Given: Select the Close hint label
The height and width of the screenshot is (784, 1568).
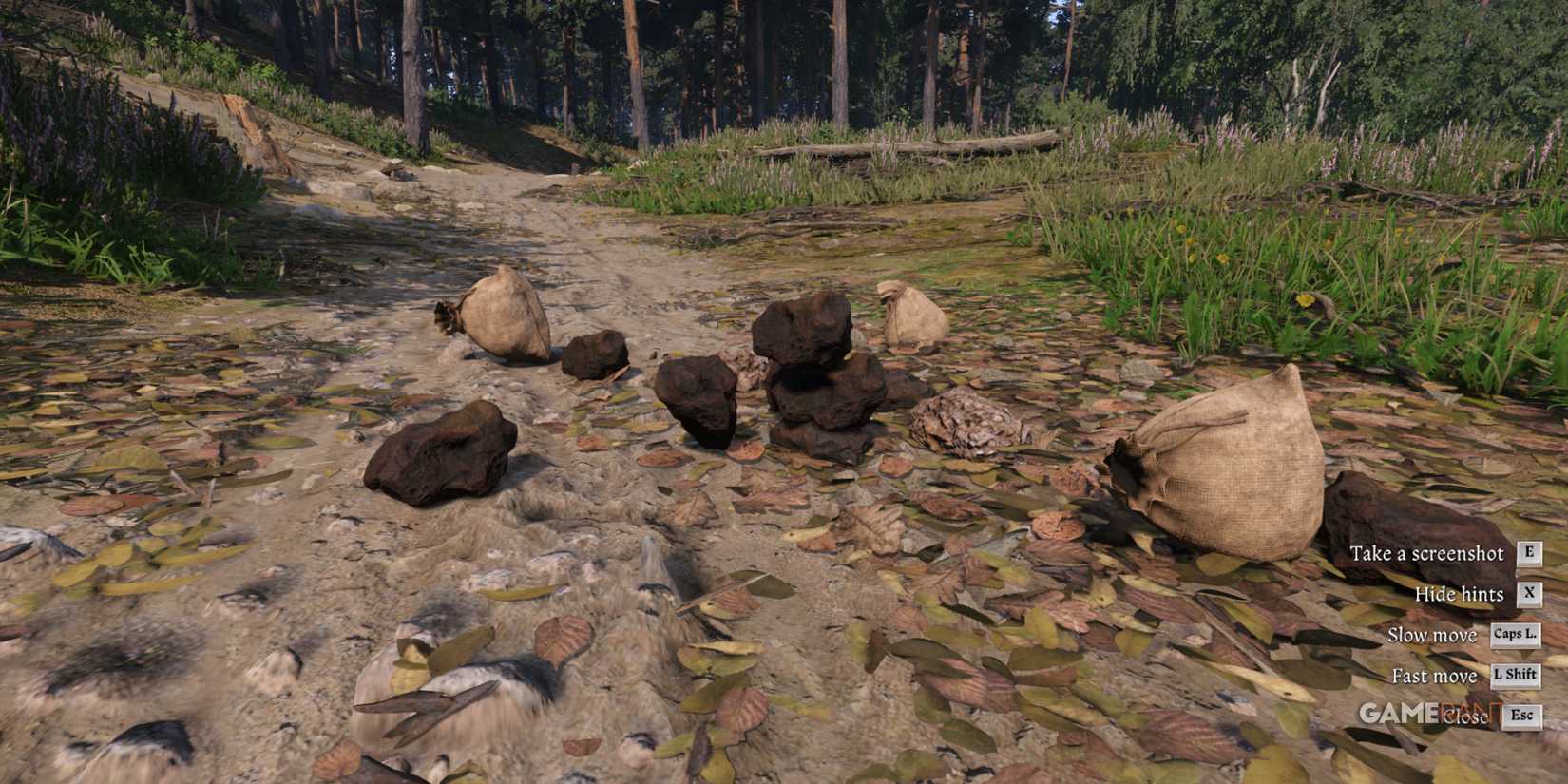Looking at the screenshot, I should 1468,717.
